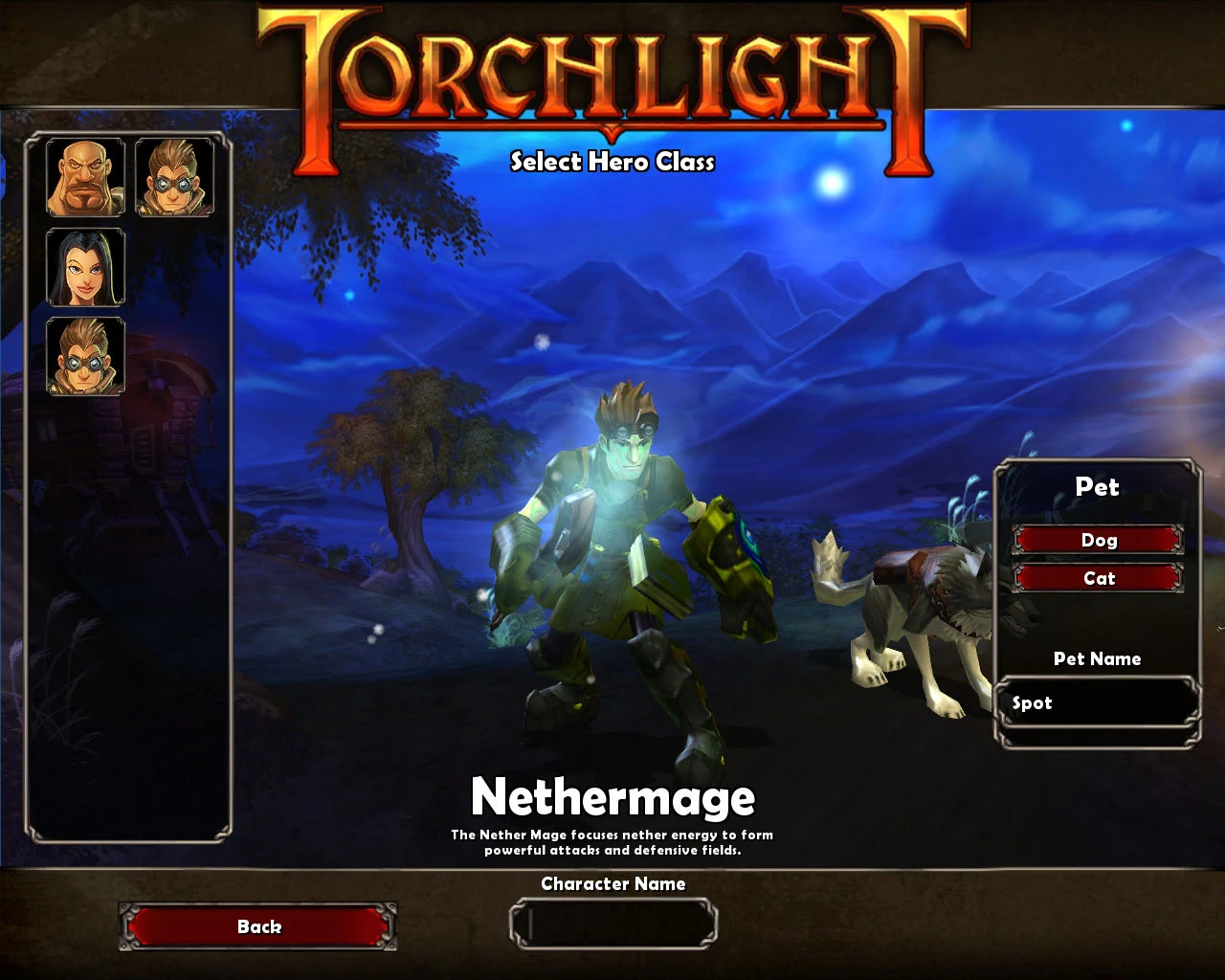The image size is (1225, 980).
Task: Select the dark-haired Vanquisher portrait
Action: [84, 267]
